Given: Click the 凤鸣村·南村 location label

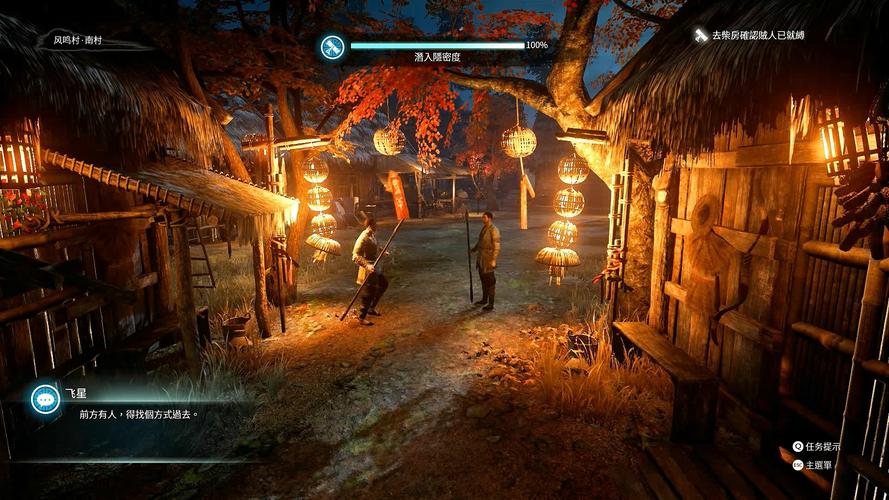Looking at the screenshot, I should (x=78, y=41).
